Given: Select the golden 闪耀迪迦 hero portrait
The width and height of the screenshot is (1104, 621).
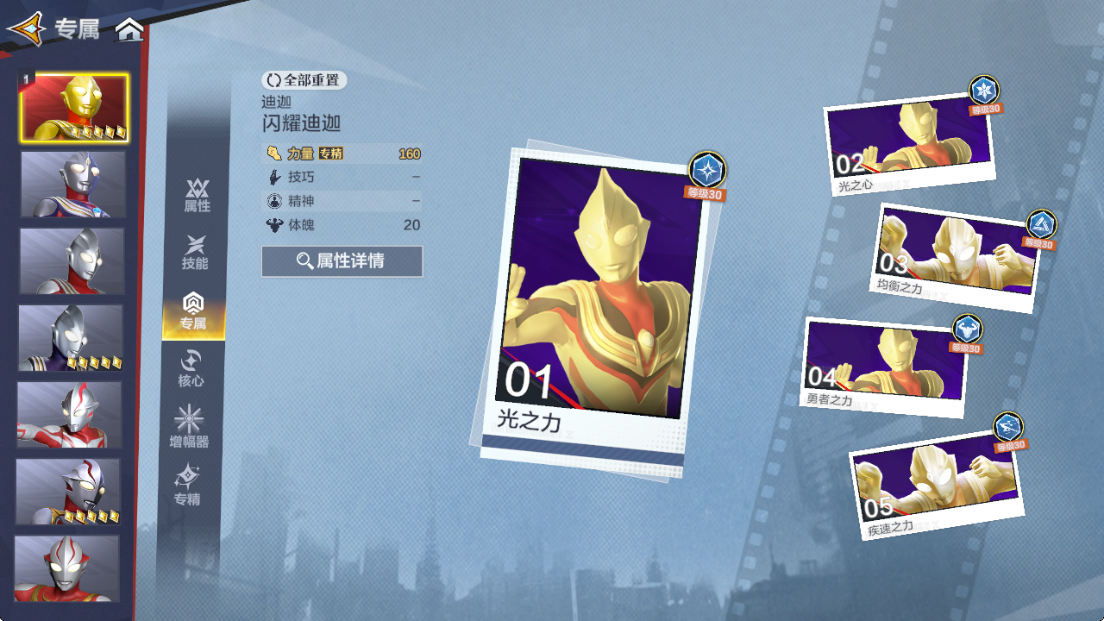Looking at the screenshot, I should coord(74,107).
